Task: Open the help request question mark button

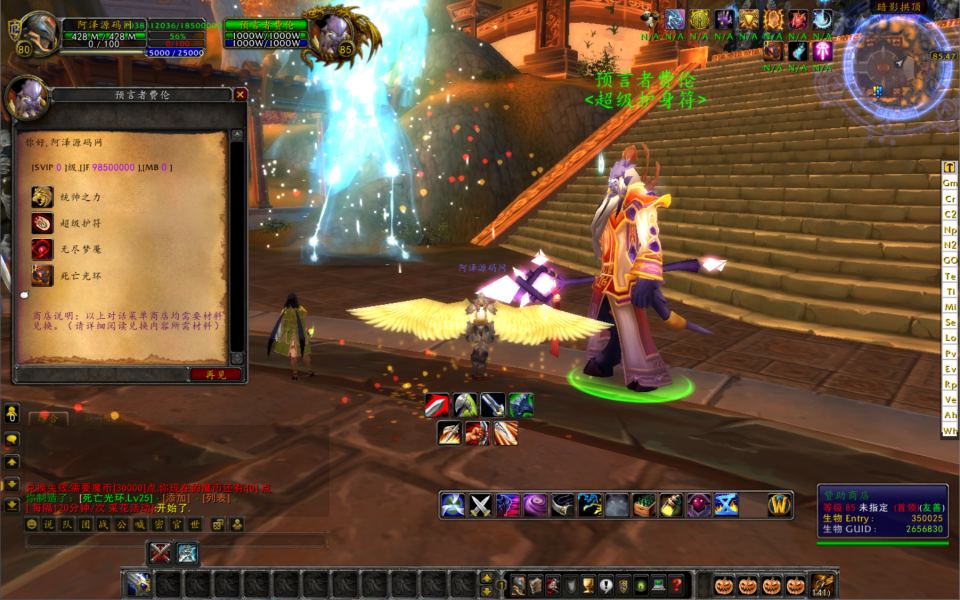Action: pyautogui.click(x=677, y=585)
